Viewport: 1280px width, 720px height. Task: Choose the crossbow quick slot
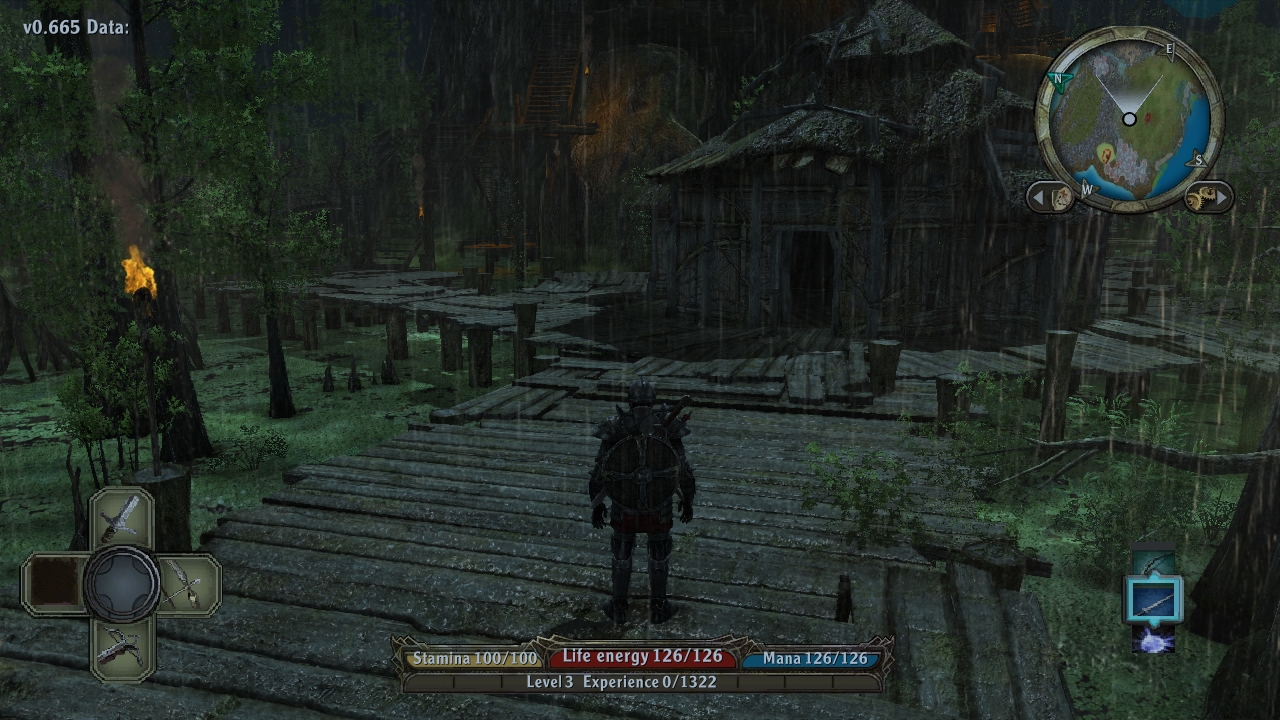(x=122, y=647)
